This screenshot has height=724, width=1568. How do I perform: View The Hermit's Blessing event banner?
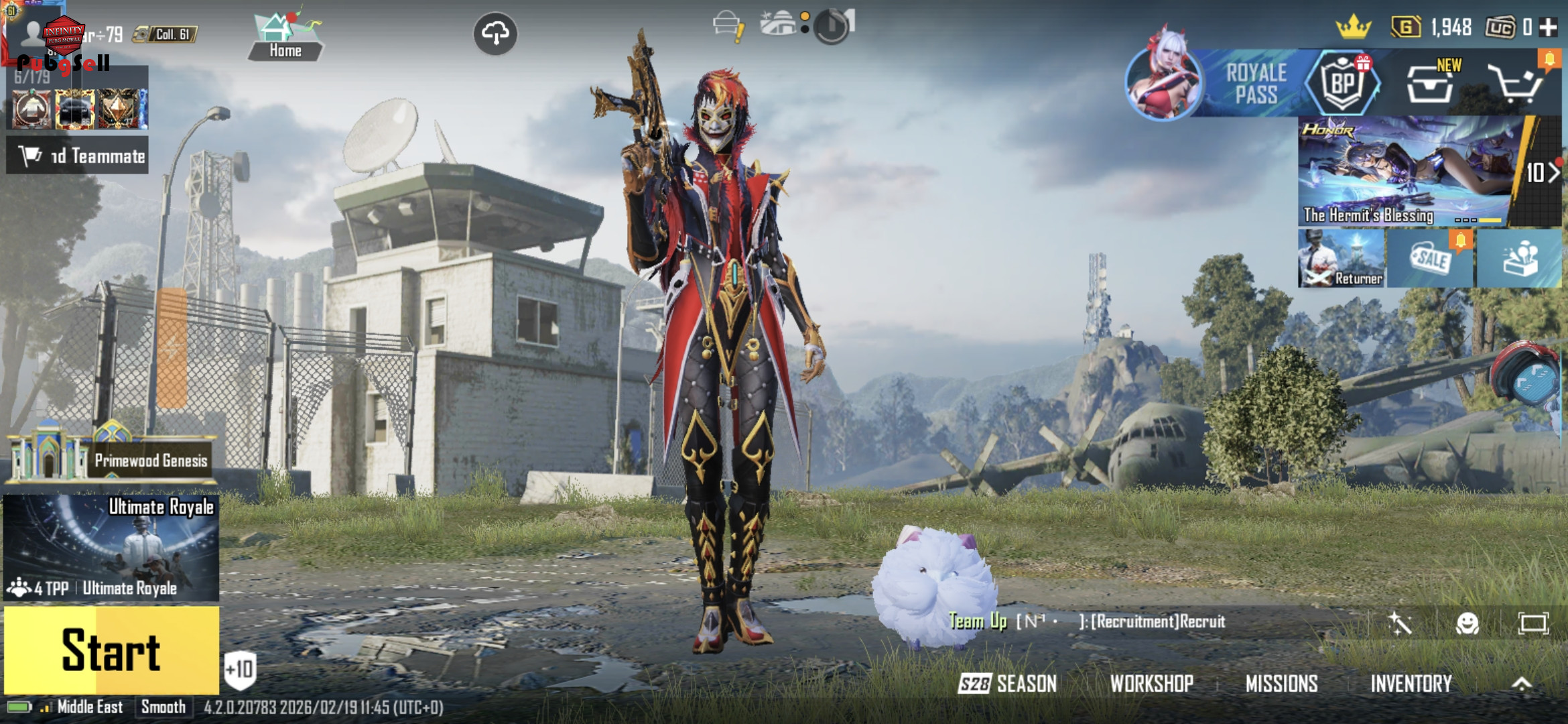tap(1404, 172)
